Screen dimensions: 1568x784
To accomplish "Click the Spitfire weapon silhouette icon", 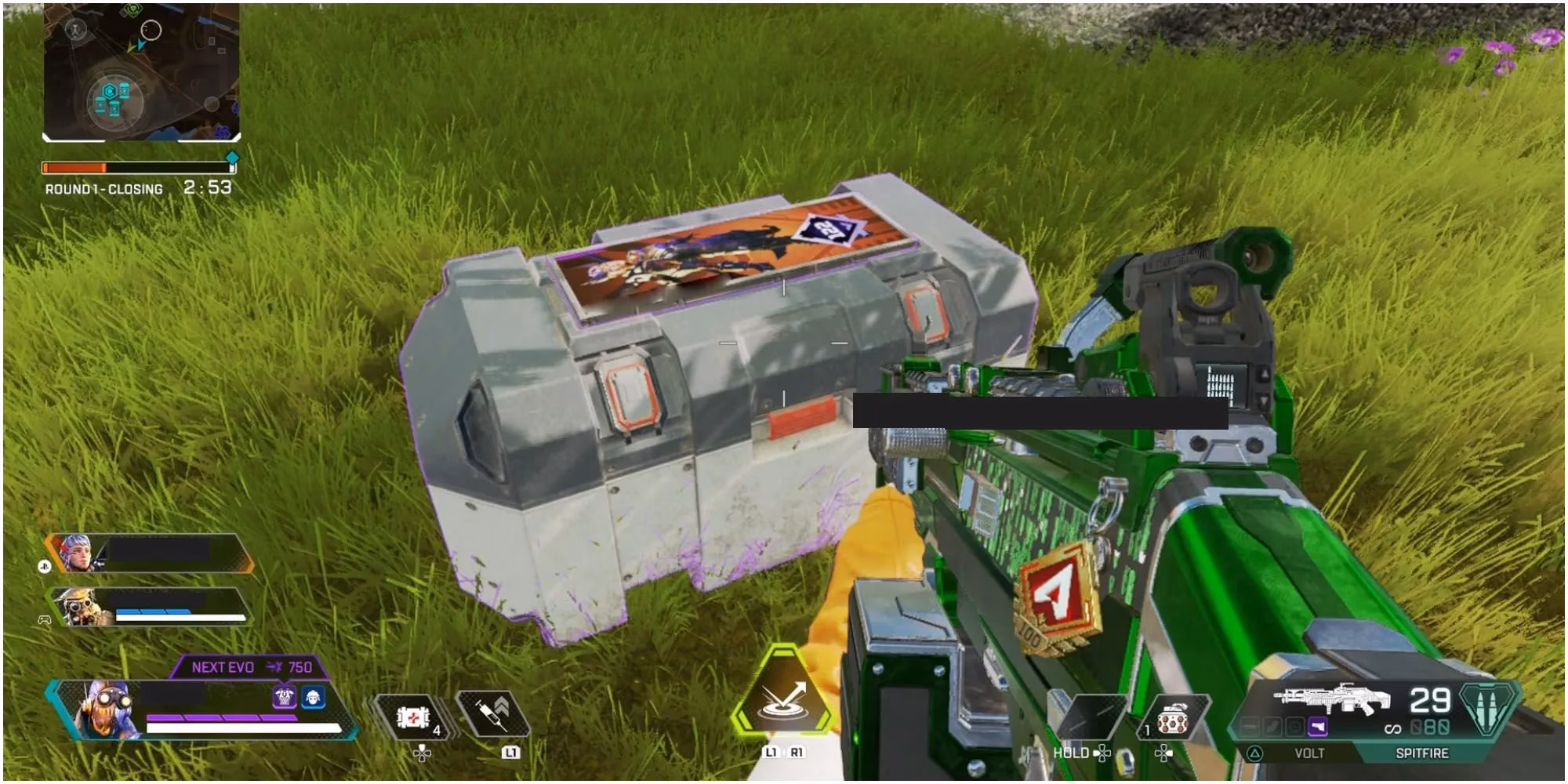I will click(x=1332, y=698).
